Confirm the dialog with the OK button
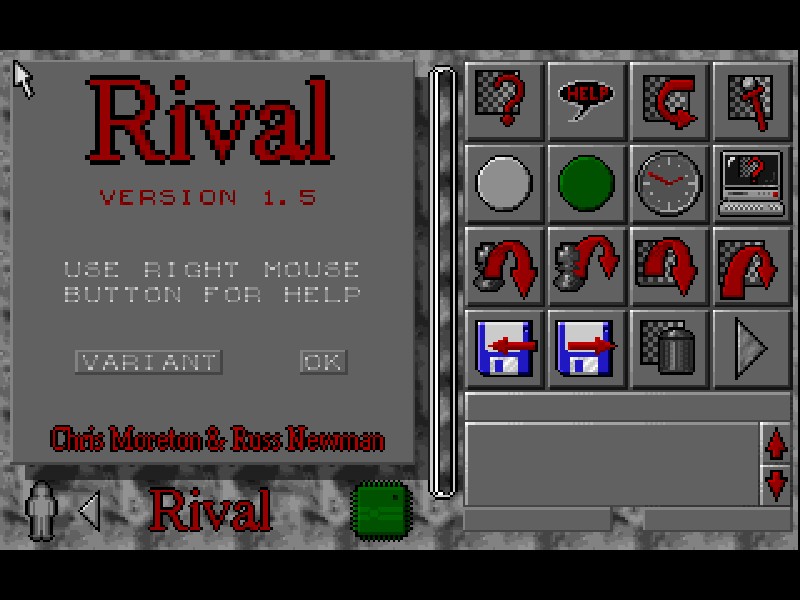The image size is (800, 600). 323,361
